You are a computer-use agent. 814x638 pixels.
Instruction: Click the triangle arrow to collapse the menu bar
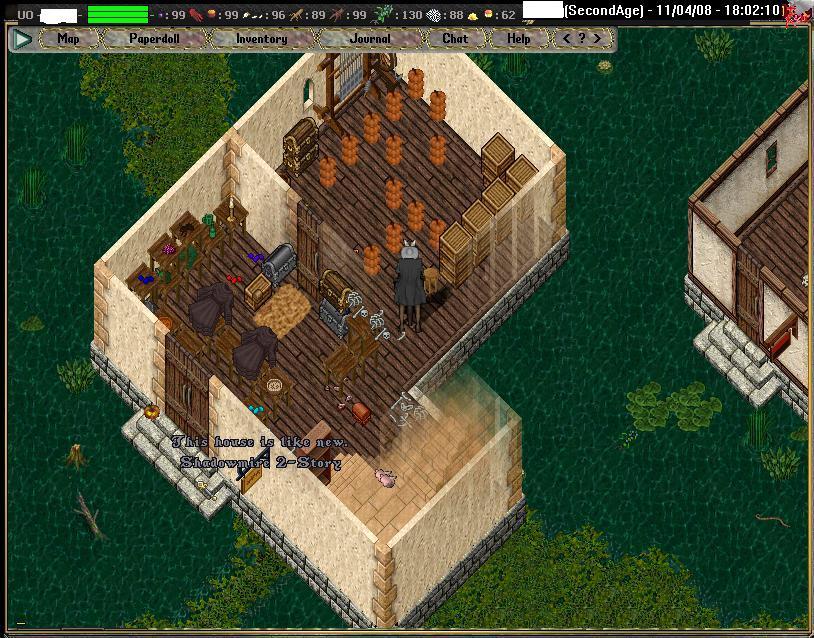(x=22, y=40)
